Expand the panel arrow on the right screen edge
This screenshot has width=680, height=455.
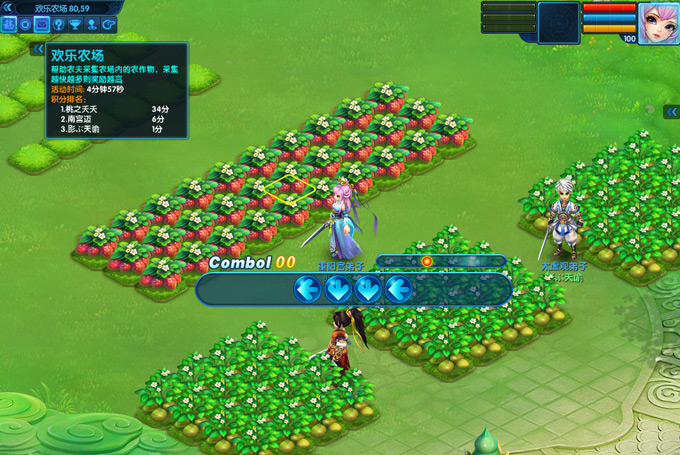point(672,112)
